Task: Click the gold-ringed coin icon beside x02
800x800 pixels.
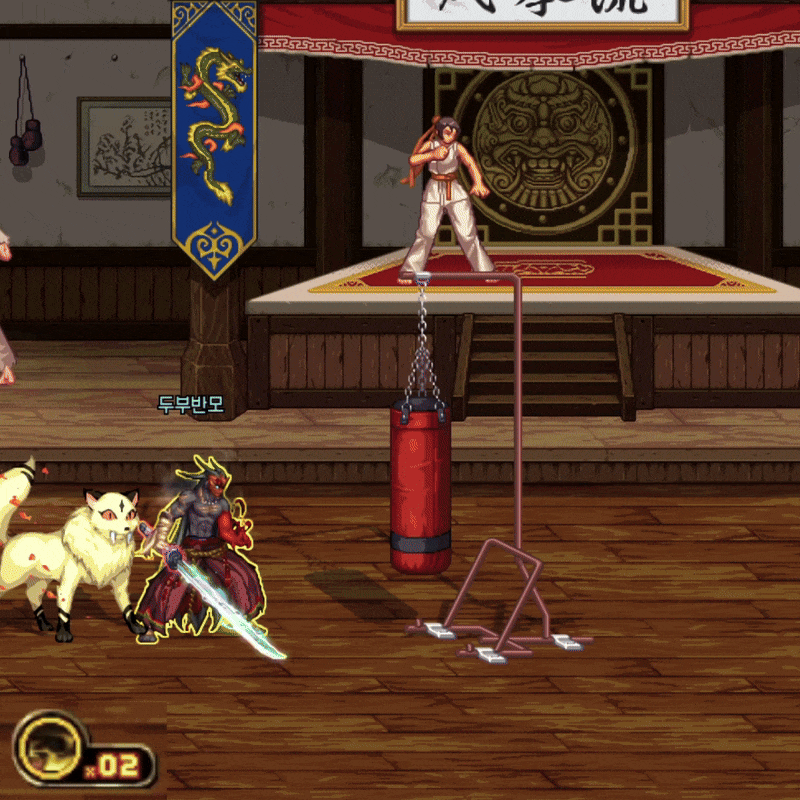Action: click(48, 749)
